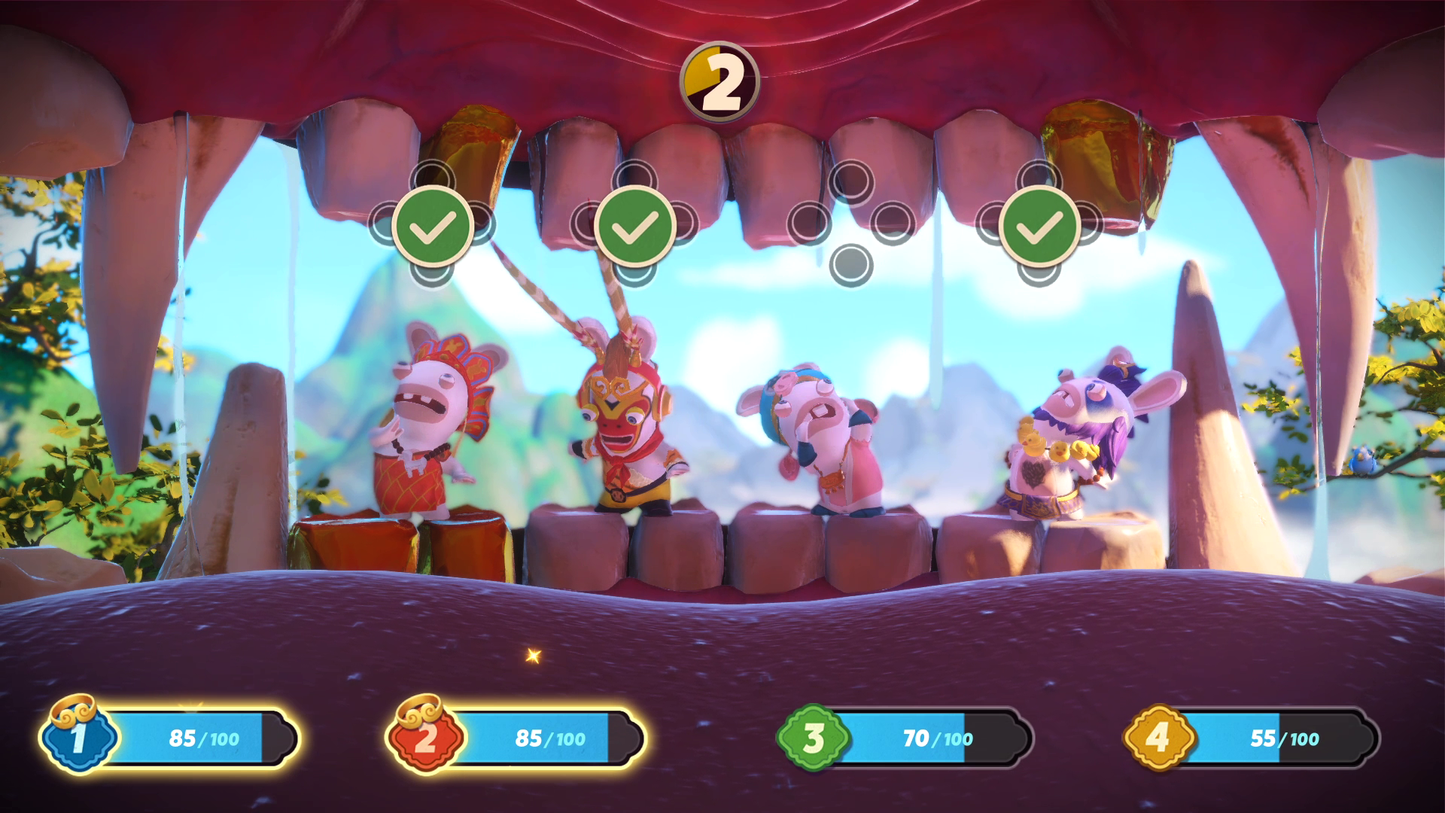
Task: Click the green checkmark above the Monkey King rabbid
Action: (x=635, y=227)
